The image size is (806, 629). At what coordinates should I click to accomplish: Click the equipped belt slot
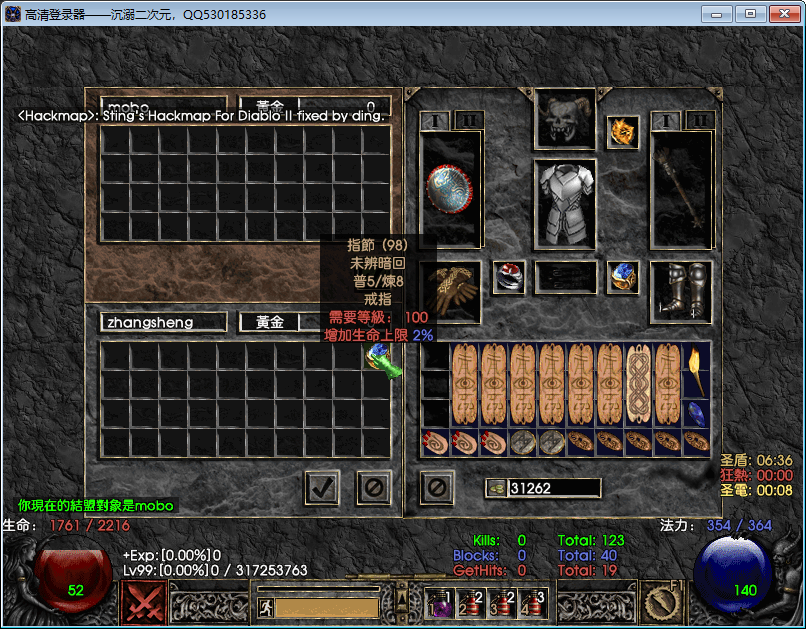coord(565,277)
